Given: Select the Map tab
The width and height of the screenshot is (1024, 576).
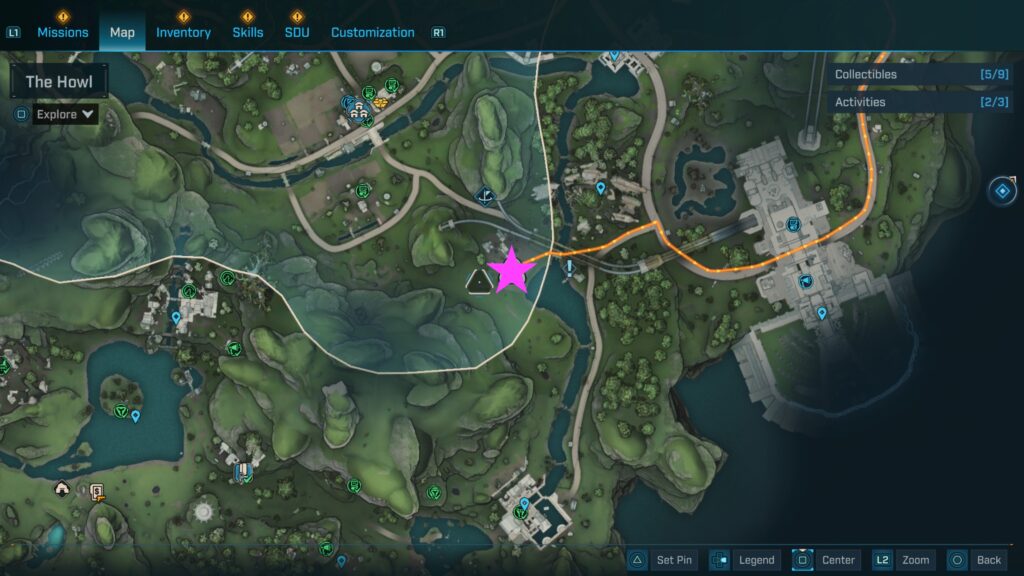Looking at the screenshot, I should [122, 32].
